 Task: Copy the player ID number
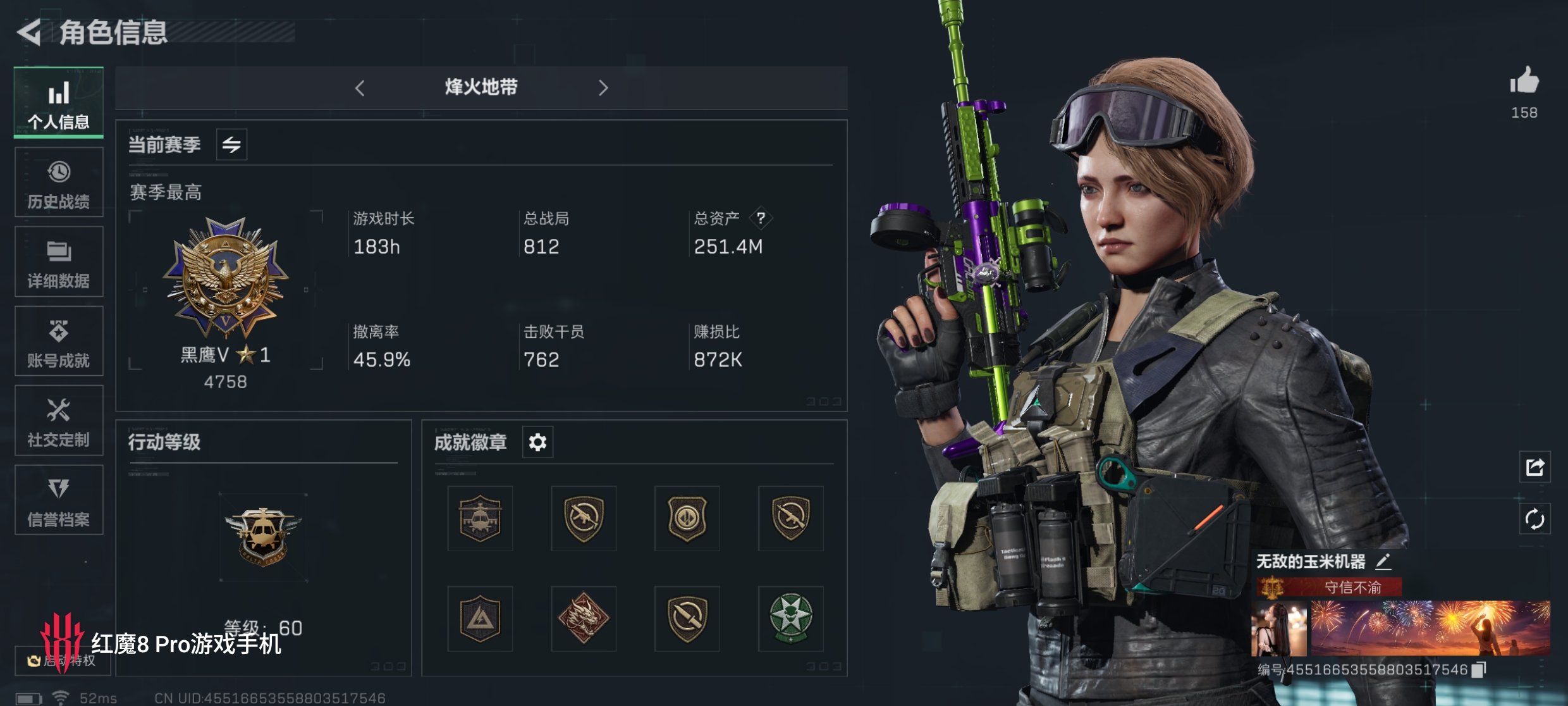coord(1479,669)
